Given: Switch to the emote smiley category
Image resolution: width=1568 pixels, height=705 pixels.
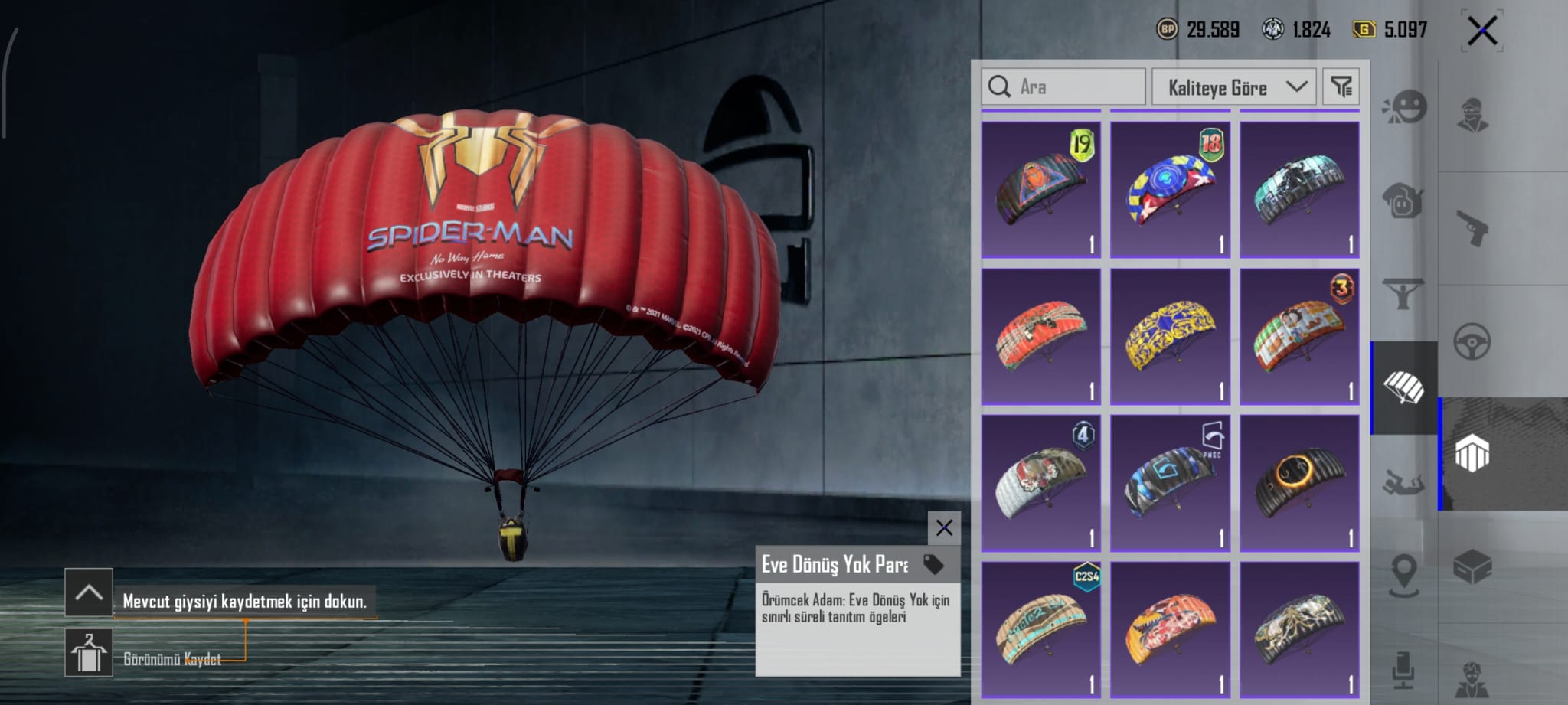Looking at the screenshot, I should tap(1405, 108).
